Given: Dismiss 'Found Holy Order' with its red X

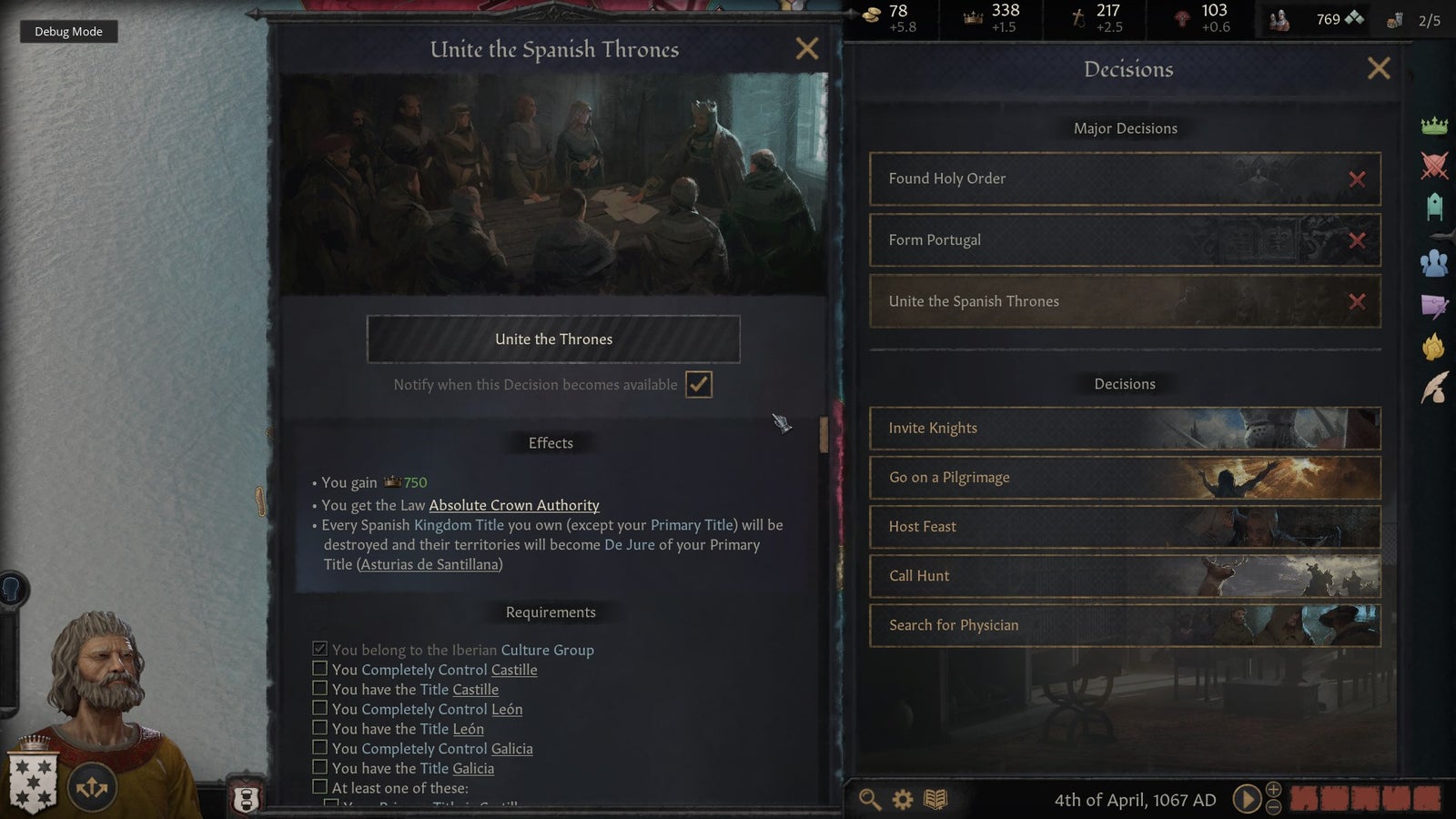Looking at the screenshot, I should pos(1358,178).
